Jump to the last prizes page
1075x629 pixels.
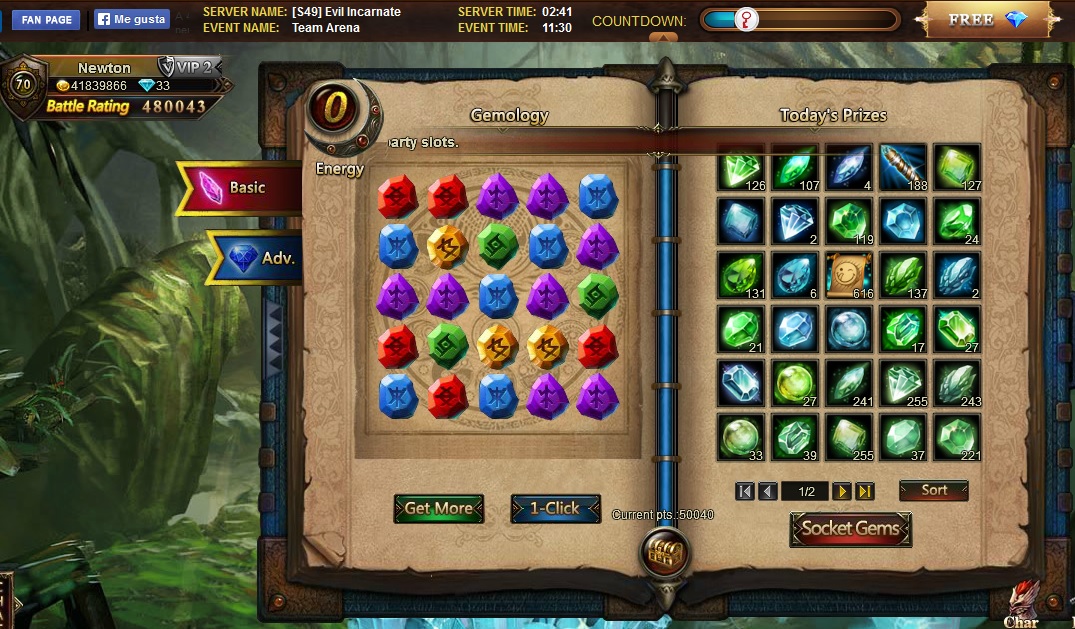[x=865, y=491]
